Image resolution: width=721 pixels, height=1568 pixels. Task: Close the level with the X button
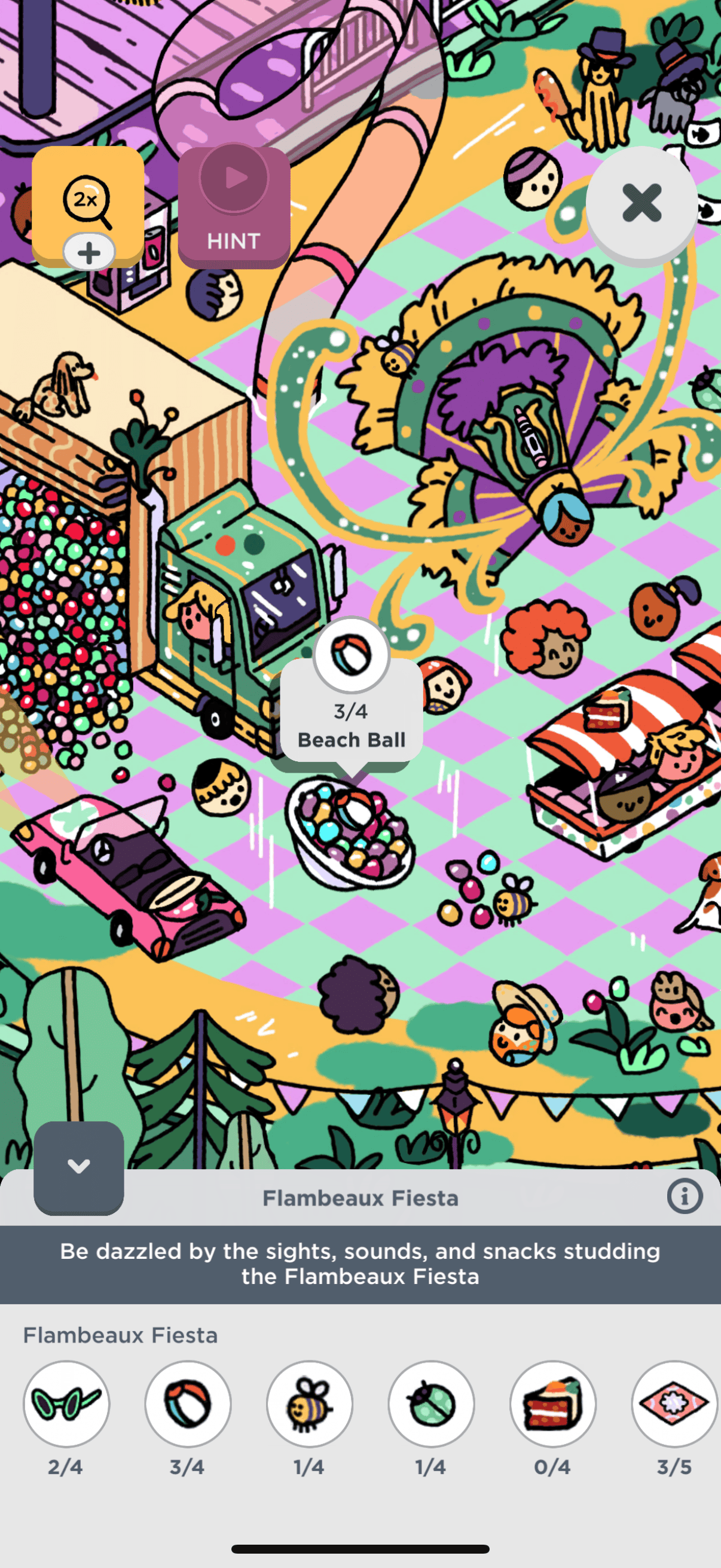(641, 203)
